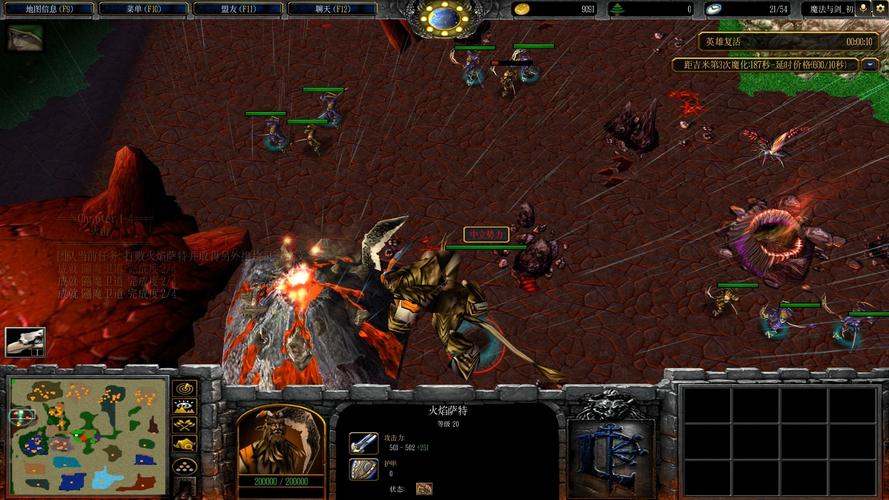Click the 火焰萨特 unit portrait

[x=281, y=438]
